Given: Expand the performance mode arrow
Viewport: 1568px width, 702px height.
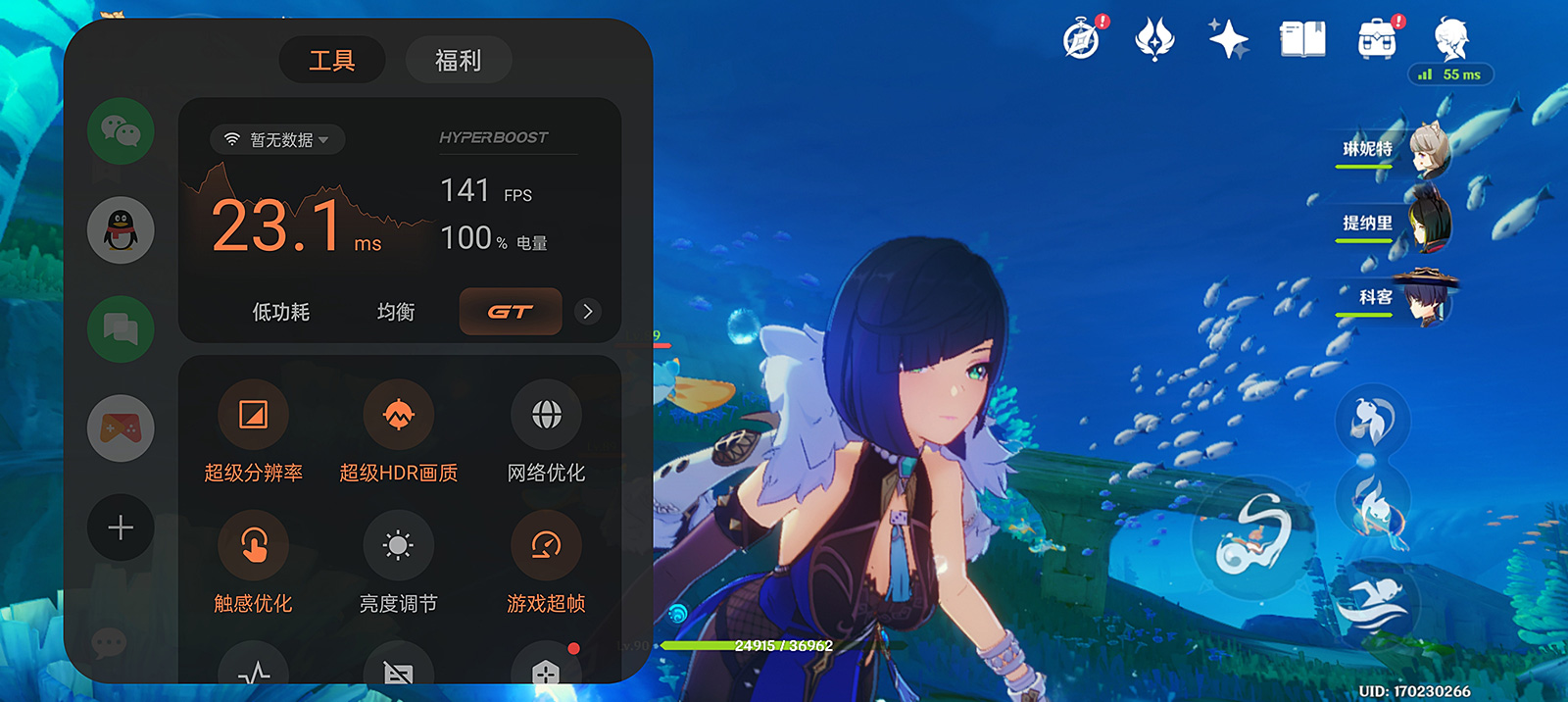Looking at the screenshot, I should point(588,312).
